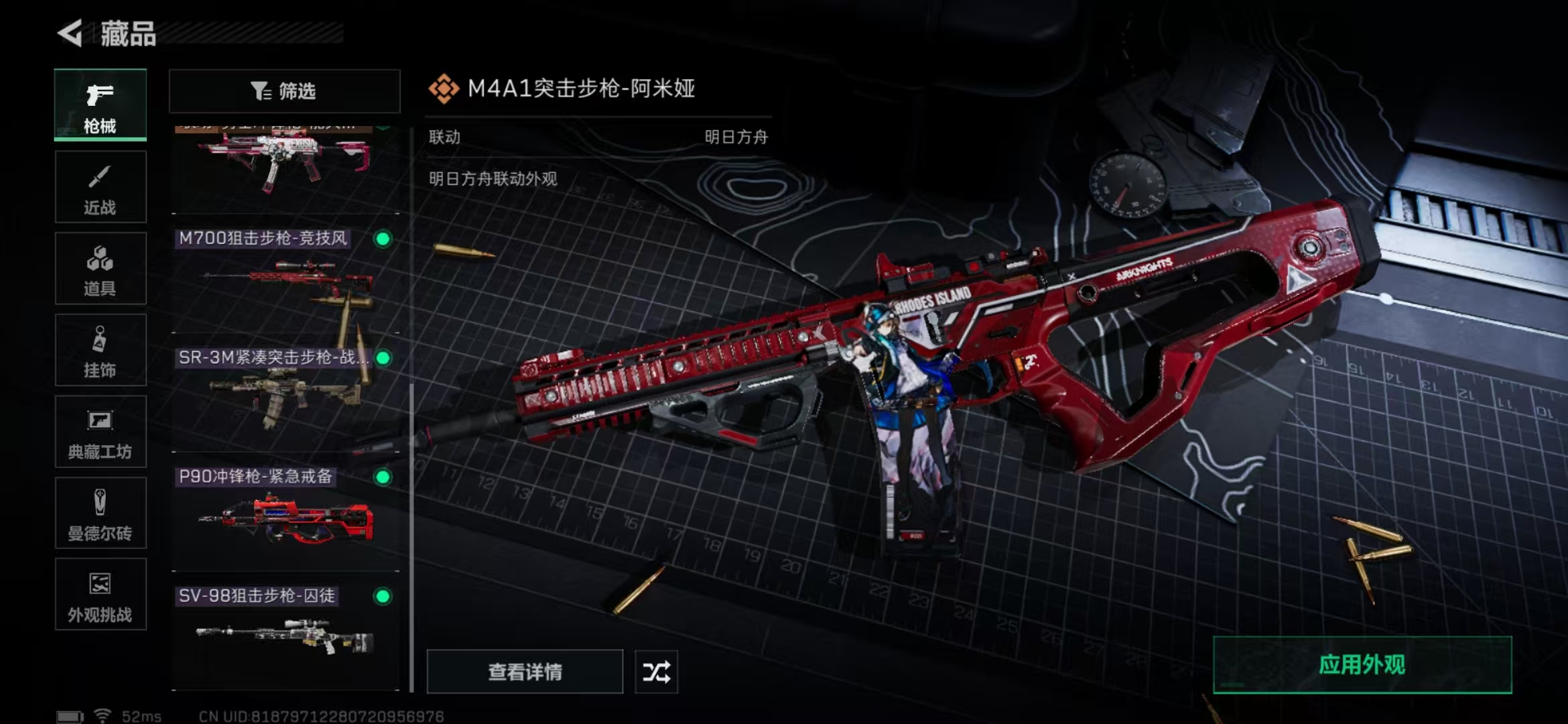Show the 挂饰 charms category

(100, 351)
